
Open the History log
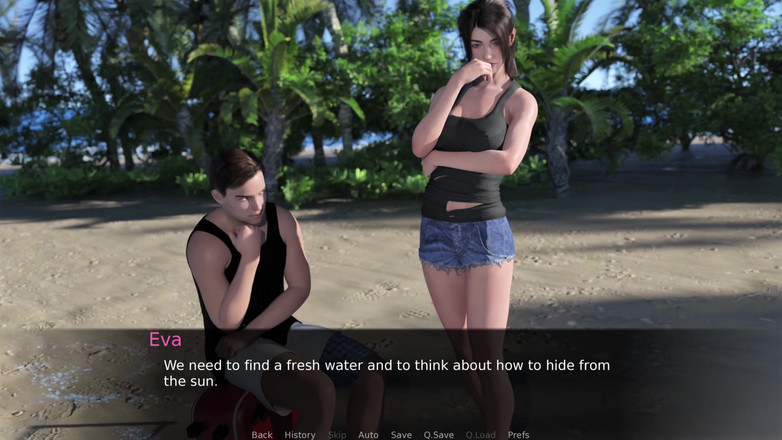tap(300, 435)
